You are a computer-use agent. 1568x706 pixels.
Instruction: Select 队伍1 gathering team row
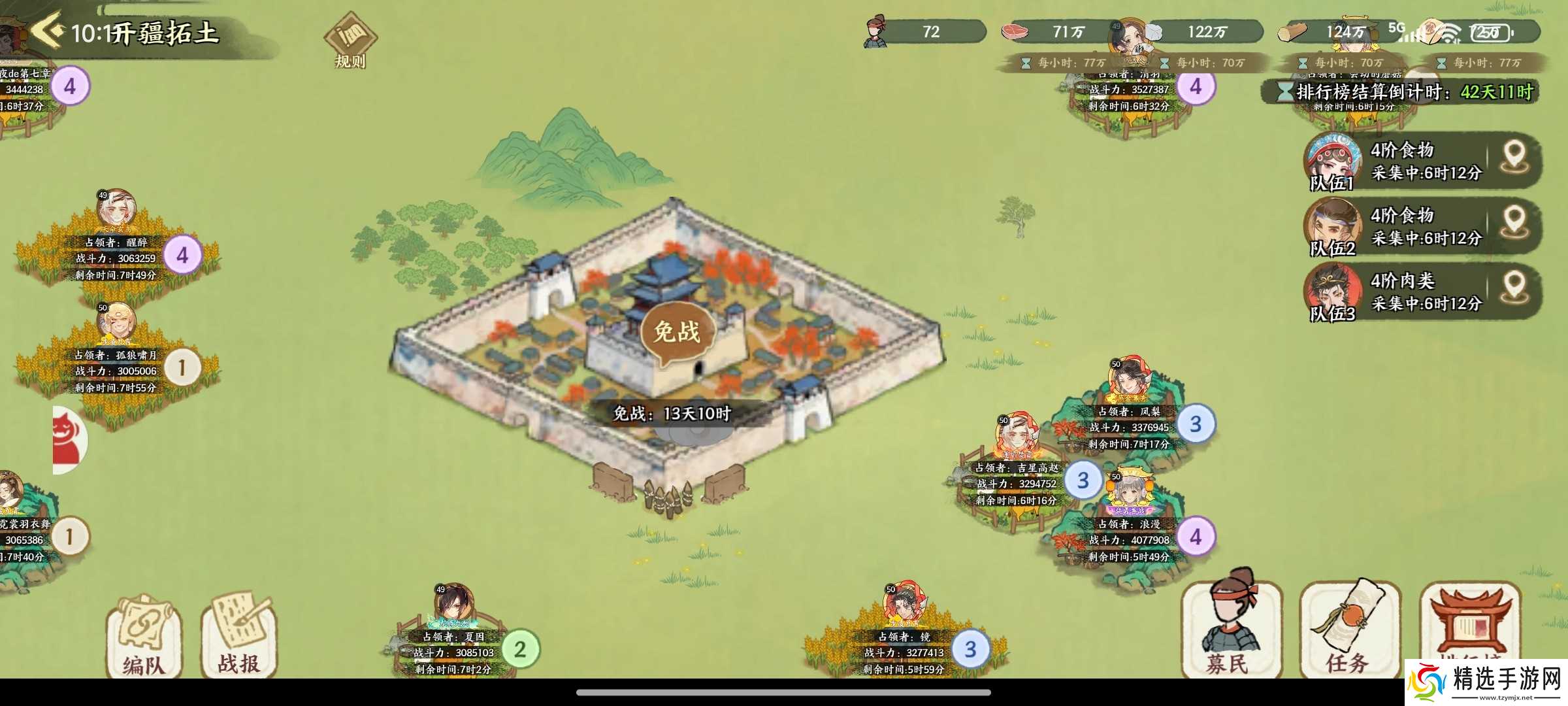pyautogui.click(x=1398, y=161)
